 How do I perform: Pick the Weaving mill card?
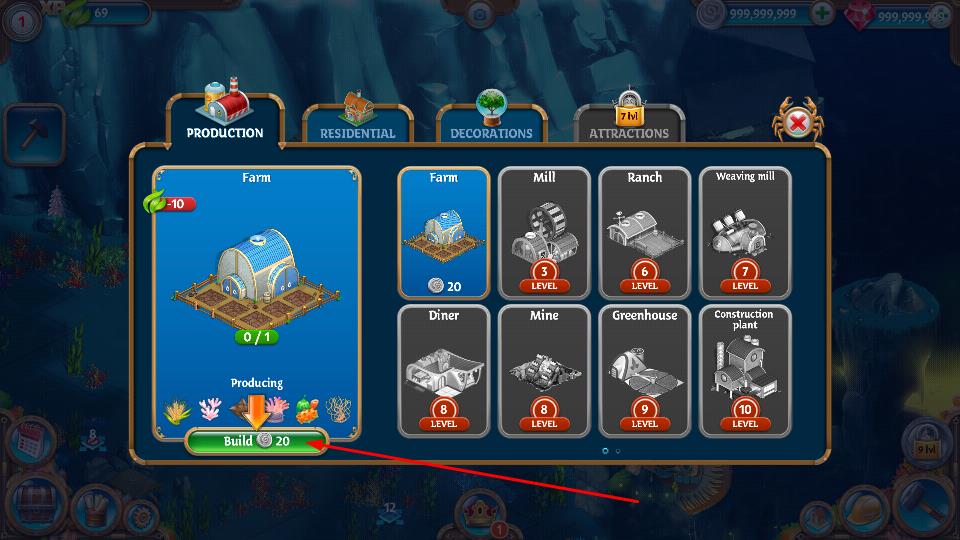745,232
